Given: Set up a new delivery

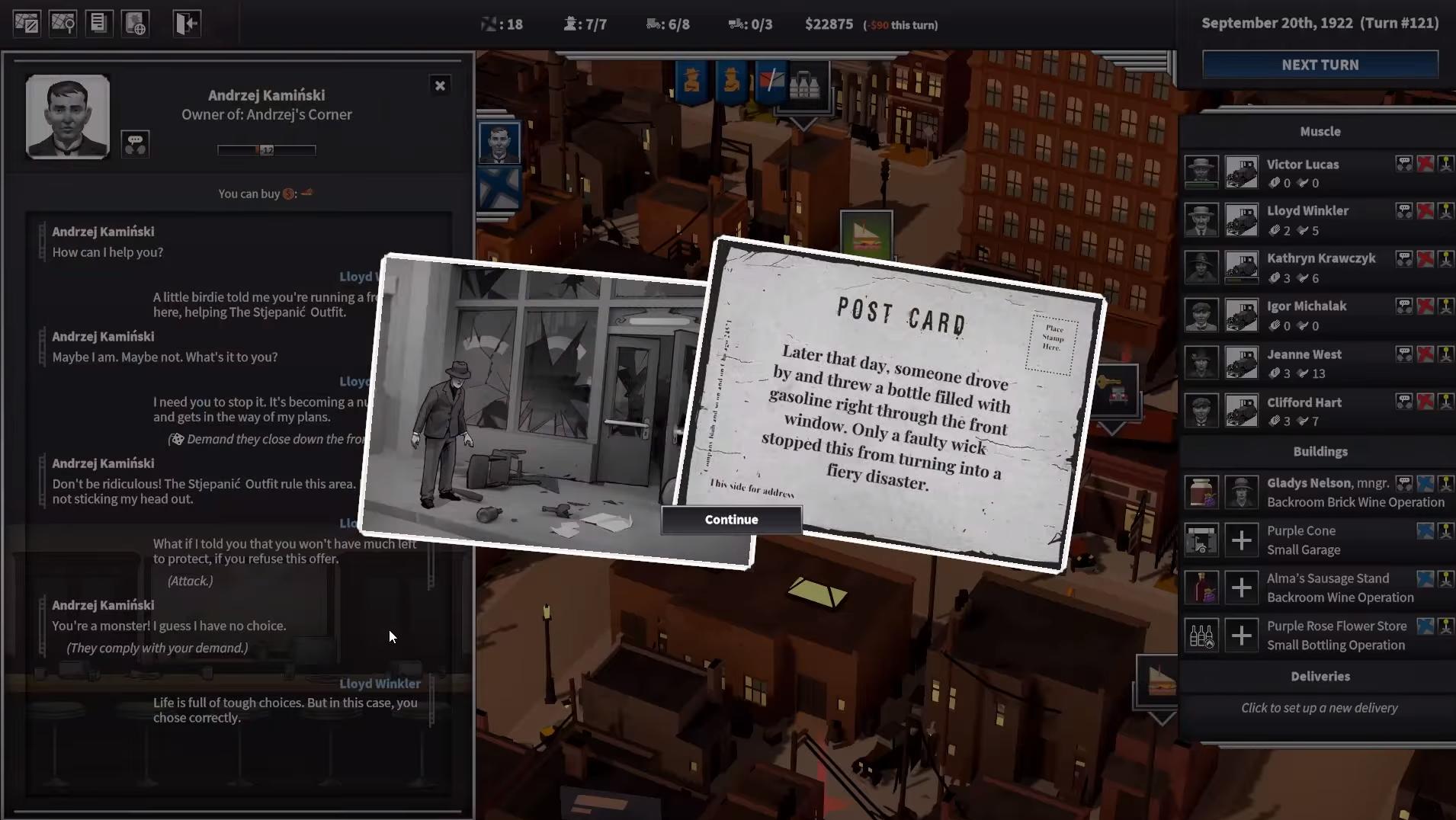Looking at the screenshot, I should click(1319, 708).
